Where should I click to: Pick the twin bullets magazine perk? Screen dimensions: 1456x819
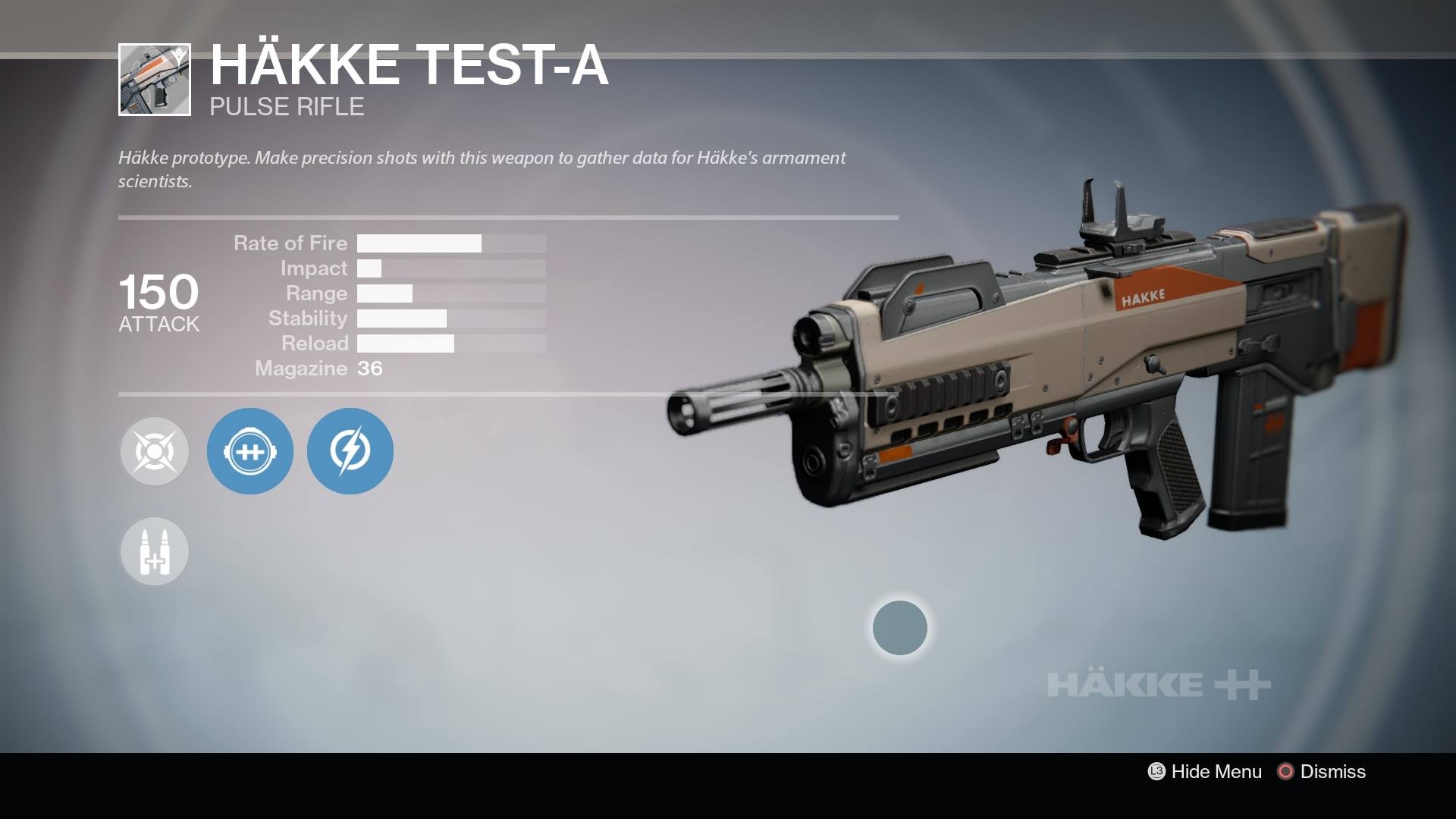coord(155,551)
